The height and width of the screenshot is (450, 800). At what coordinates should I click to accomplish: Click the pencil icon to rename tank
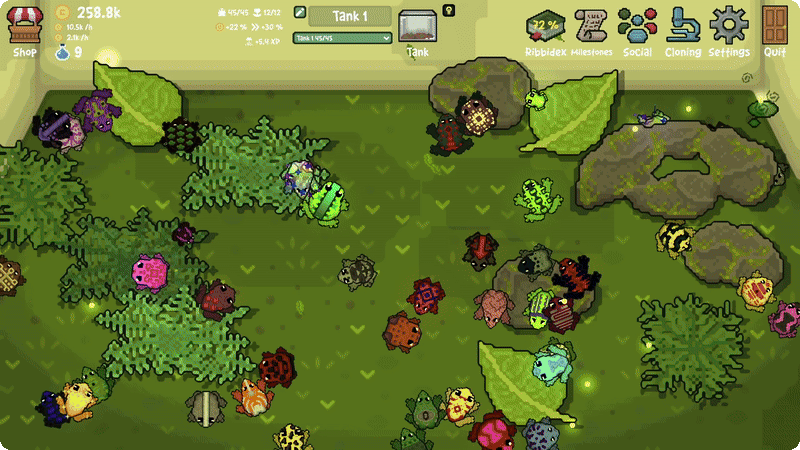pyautogui.click(x=299, y=15)
